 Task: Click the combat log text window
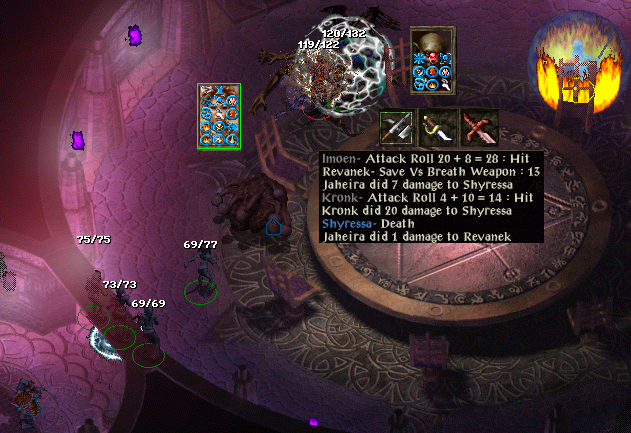coord(431,197)
